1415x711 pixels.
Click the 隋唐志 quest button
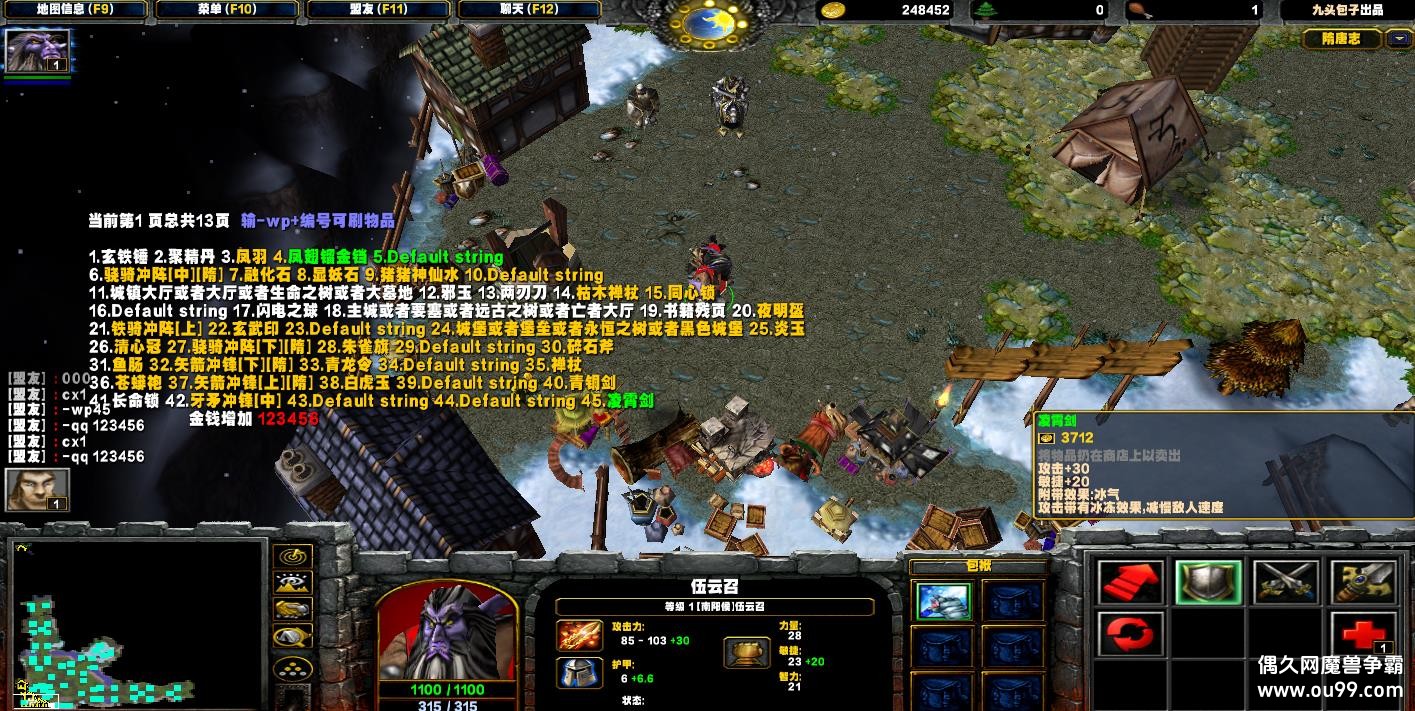coord(1341,39)
